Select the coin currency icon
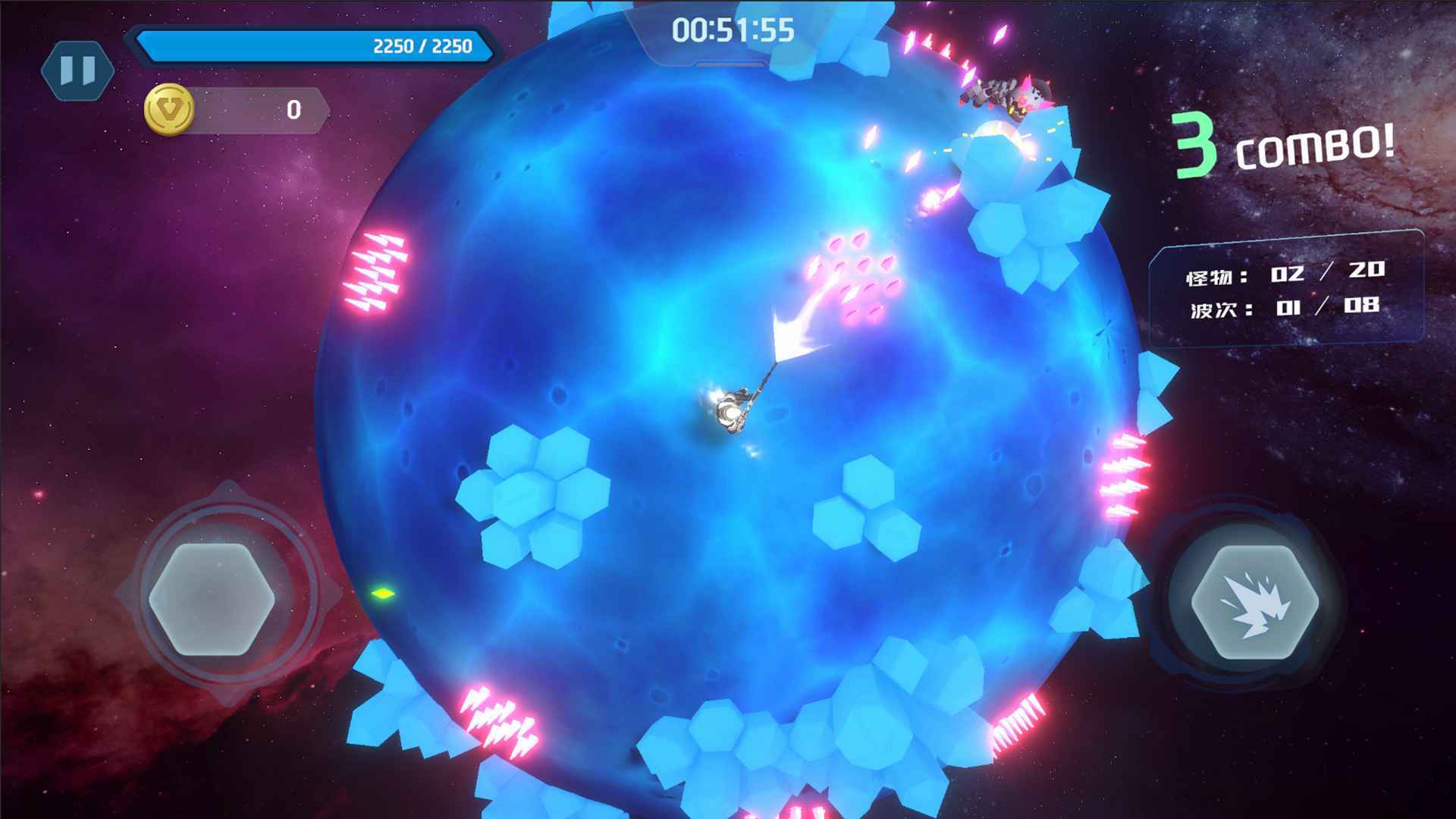The width and height of the screenshot is (1456, 819). click(168, 111)
